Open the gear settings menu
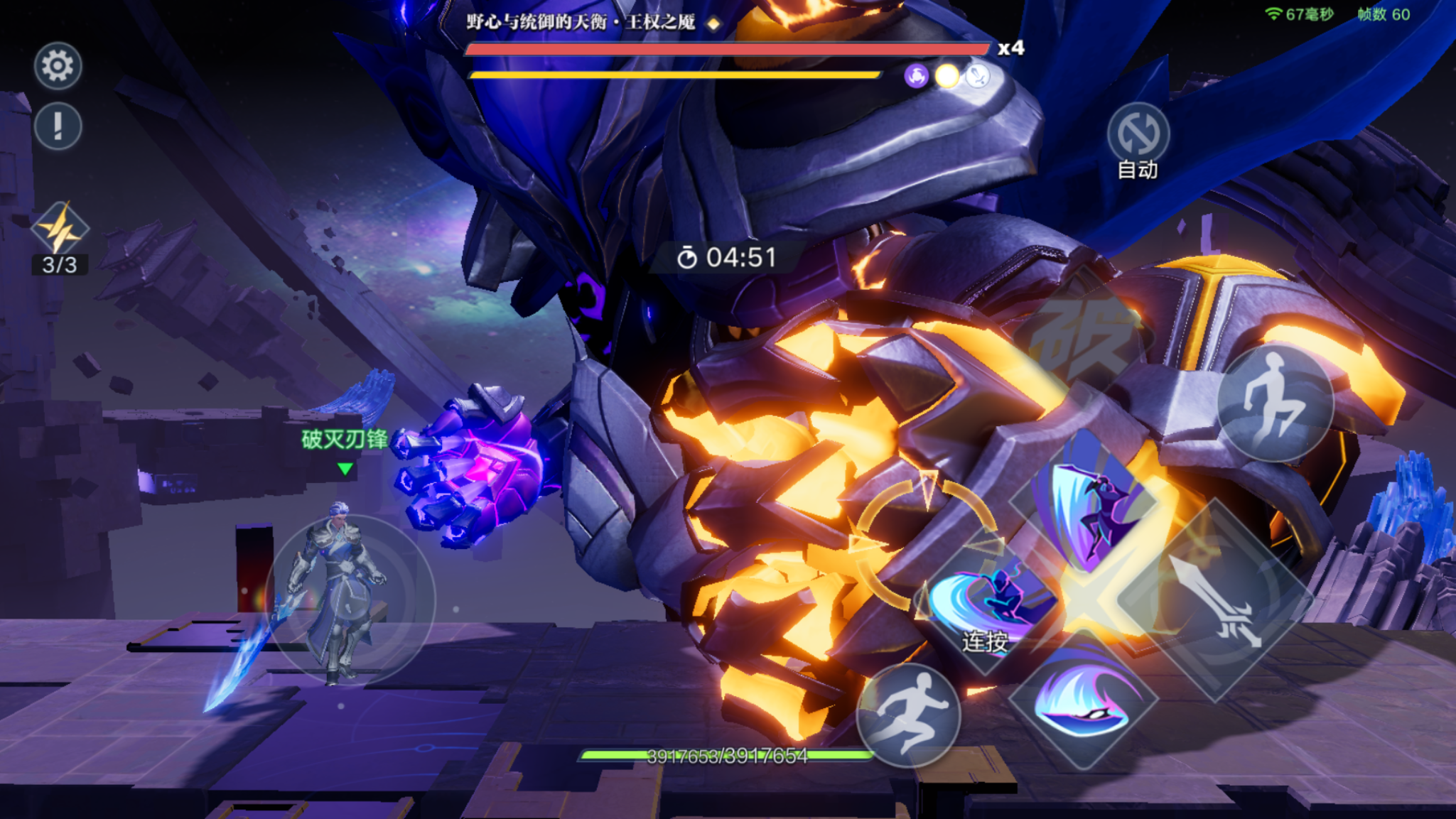This screenshot has height=819, width=1456. [58, 66]
